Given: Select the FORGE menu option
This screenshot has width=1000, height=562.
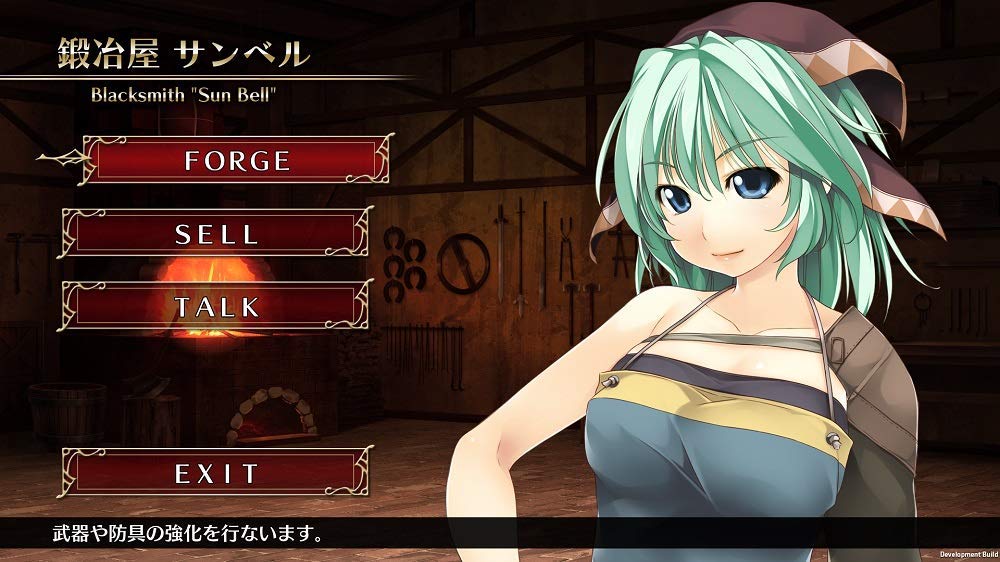Looking at the screenshot, I should 237,160.
